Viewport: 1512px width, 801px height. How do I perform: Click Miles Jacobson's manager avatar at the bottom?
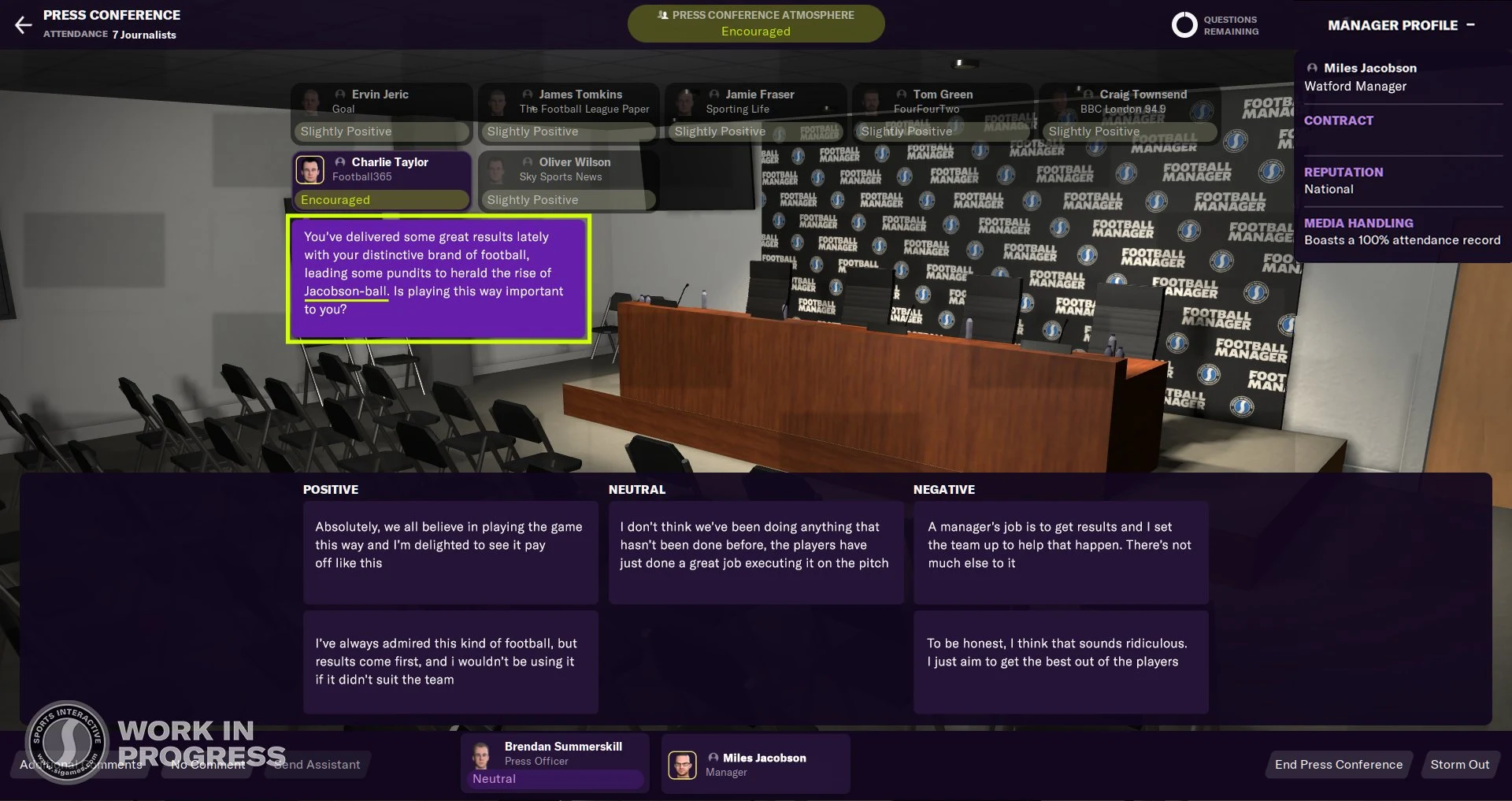684,764
